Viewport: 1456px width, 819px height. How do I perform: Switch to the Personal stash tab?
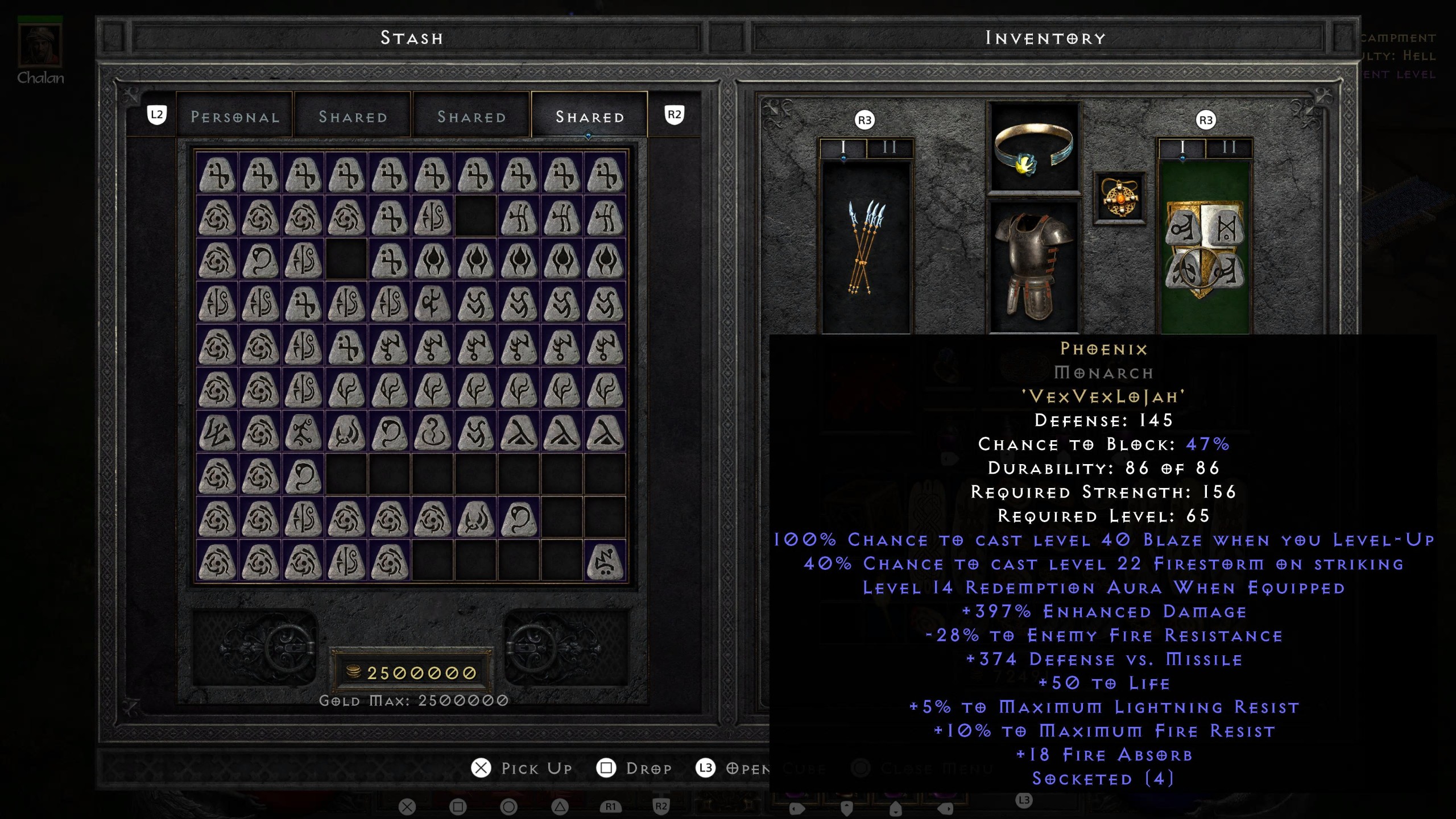point(235,117)
